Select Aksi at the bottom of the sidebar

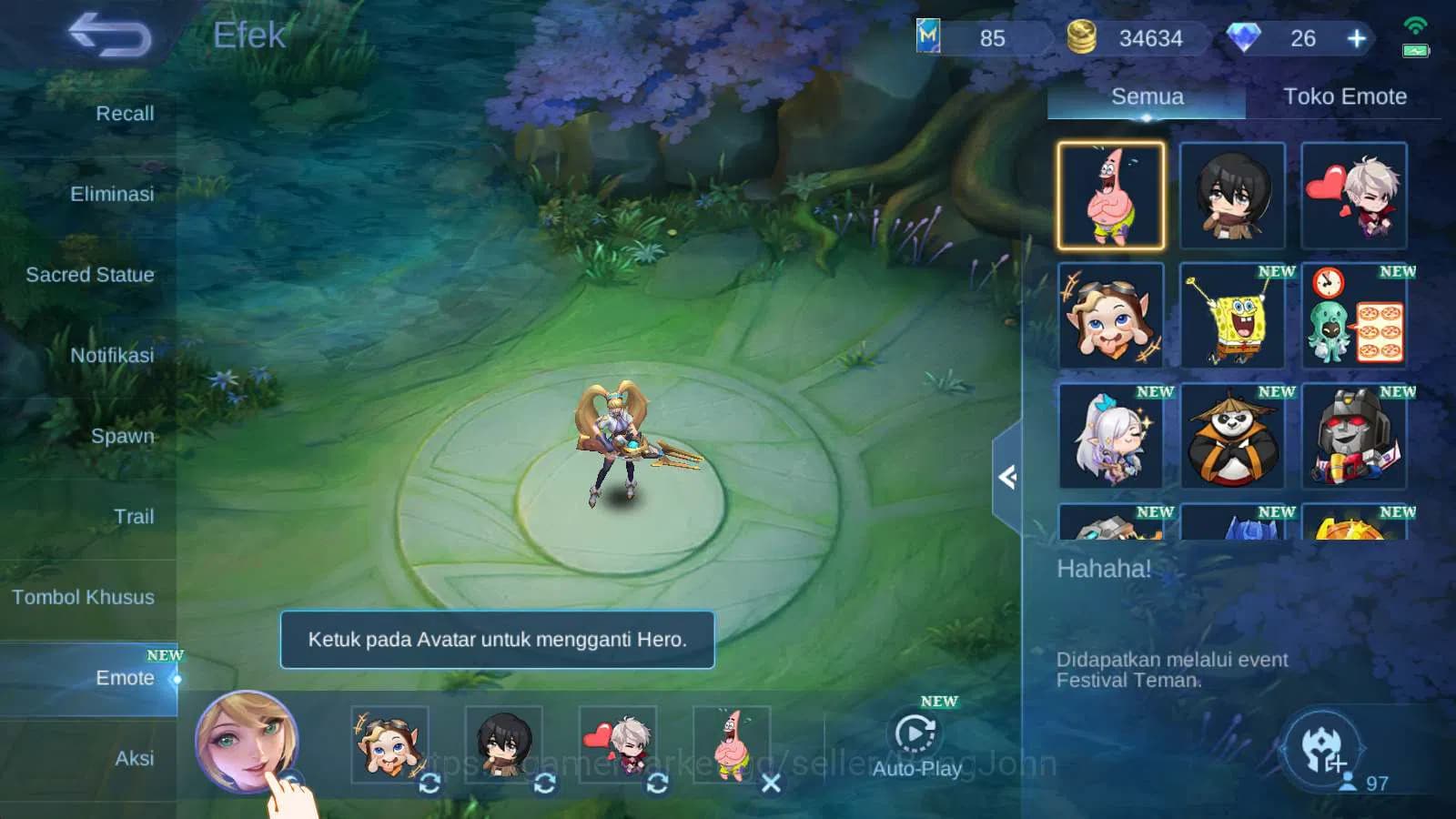point(134,758)
